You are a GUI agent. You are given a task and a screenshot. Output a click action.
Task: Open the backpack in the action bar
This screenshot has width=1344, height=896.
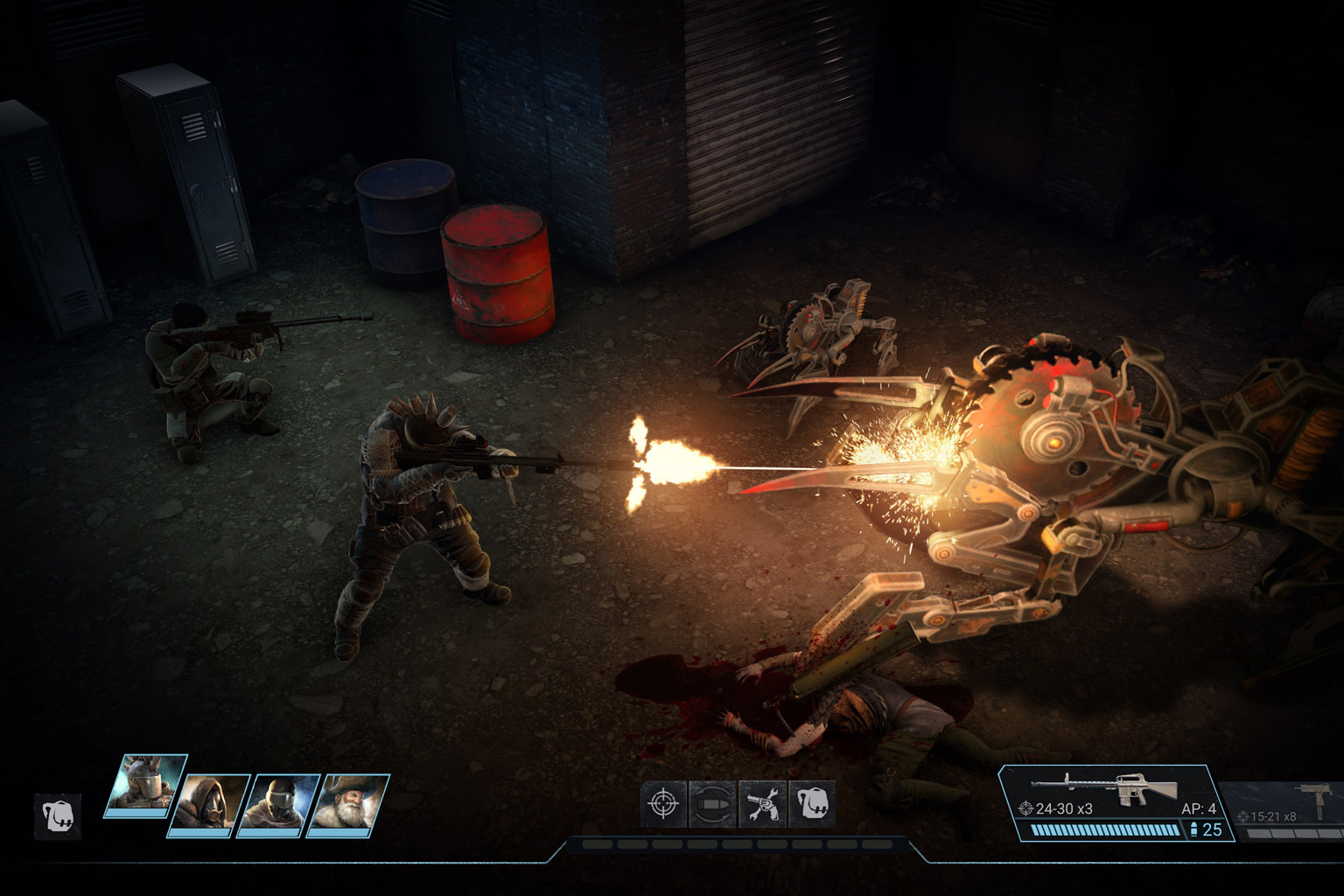pyautogui.click(x=812, y=804)
